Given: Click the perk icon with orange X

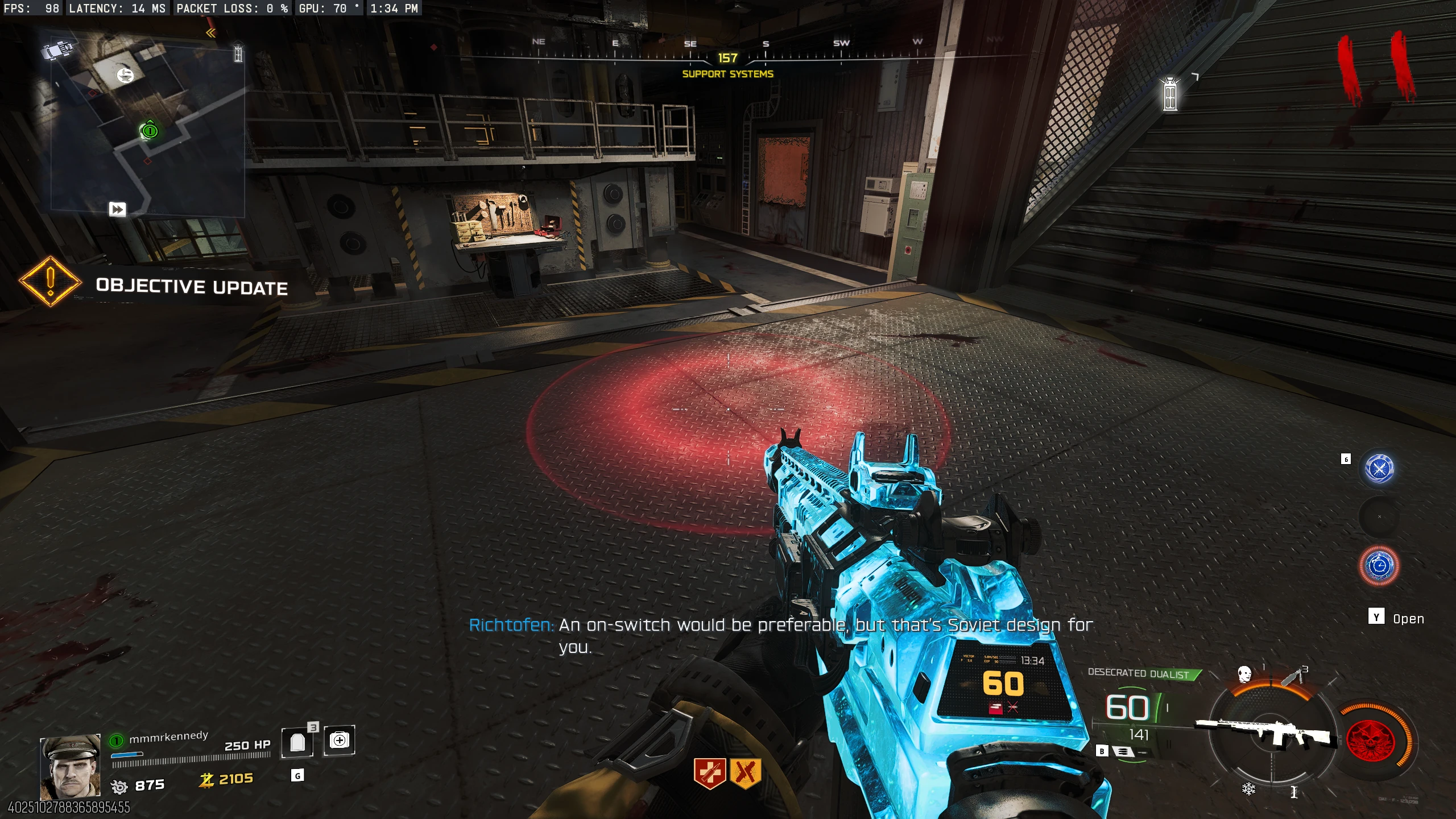Looking at the screenshot, I should (x=745, y=773).
